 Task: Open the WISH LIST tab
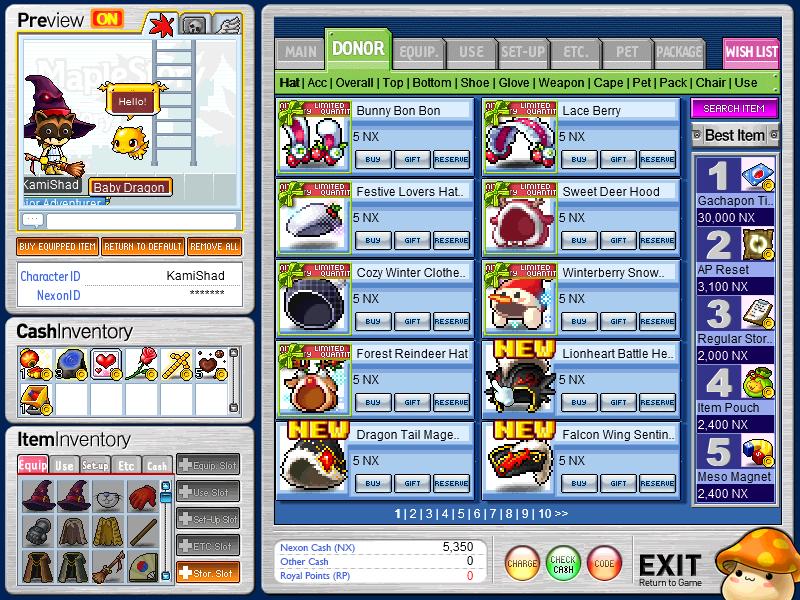click(751, 52)
